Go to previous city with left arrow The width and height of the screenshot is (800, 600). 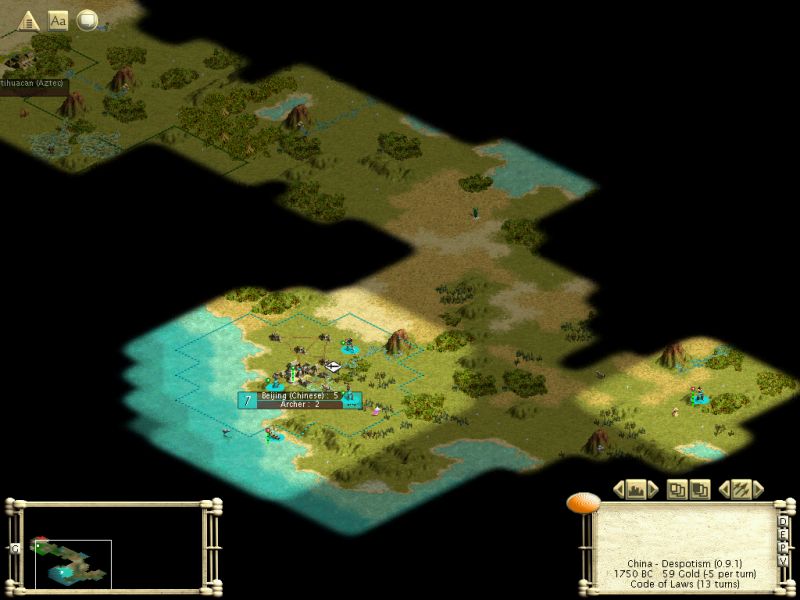point(618,489)
